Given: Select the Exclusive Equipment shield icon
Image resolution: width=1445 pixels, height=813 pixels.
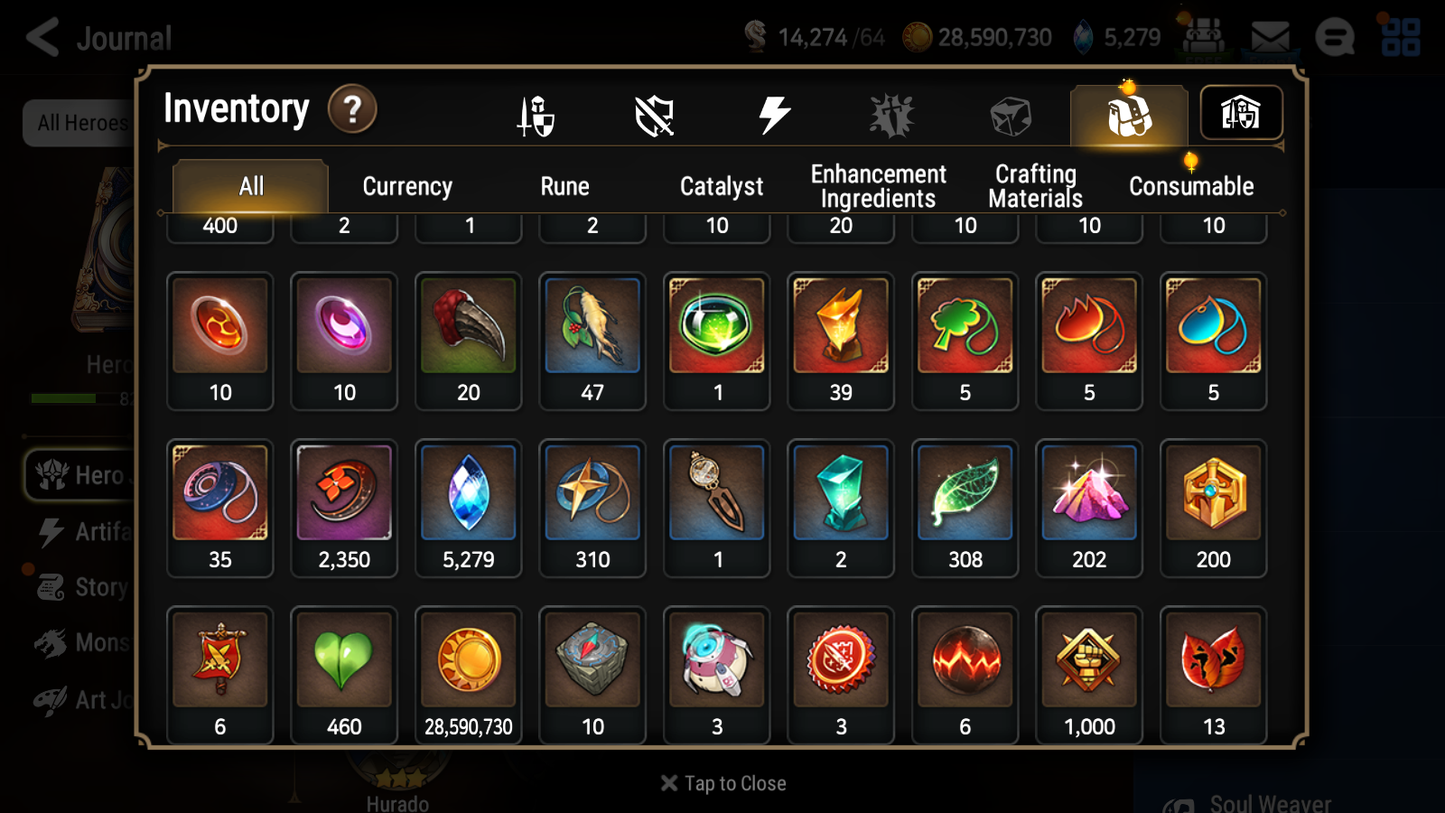Looking at the screenshot, I should coord(655,113).
